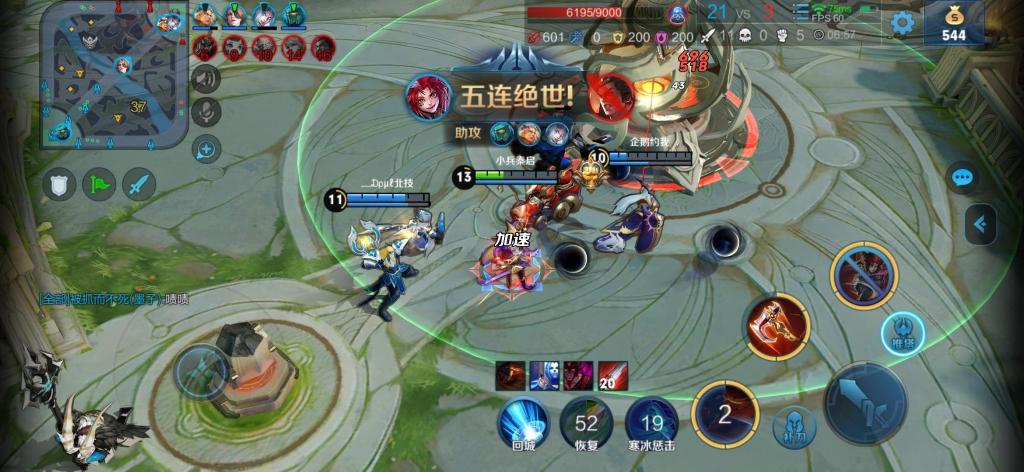Send the shield defend signal
This screenshot has height=472, width=1024.
[60, 184]
